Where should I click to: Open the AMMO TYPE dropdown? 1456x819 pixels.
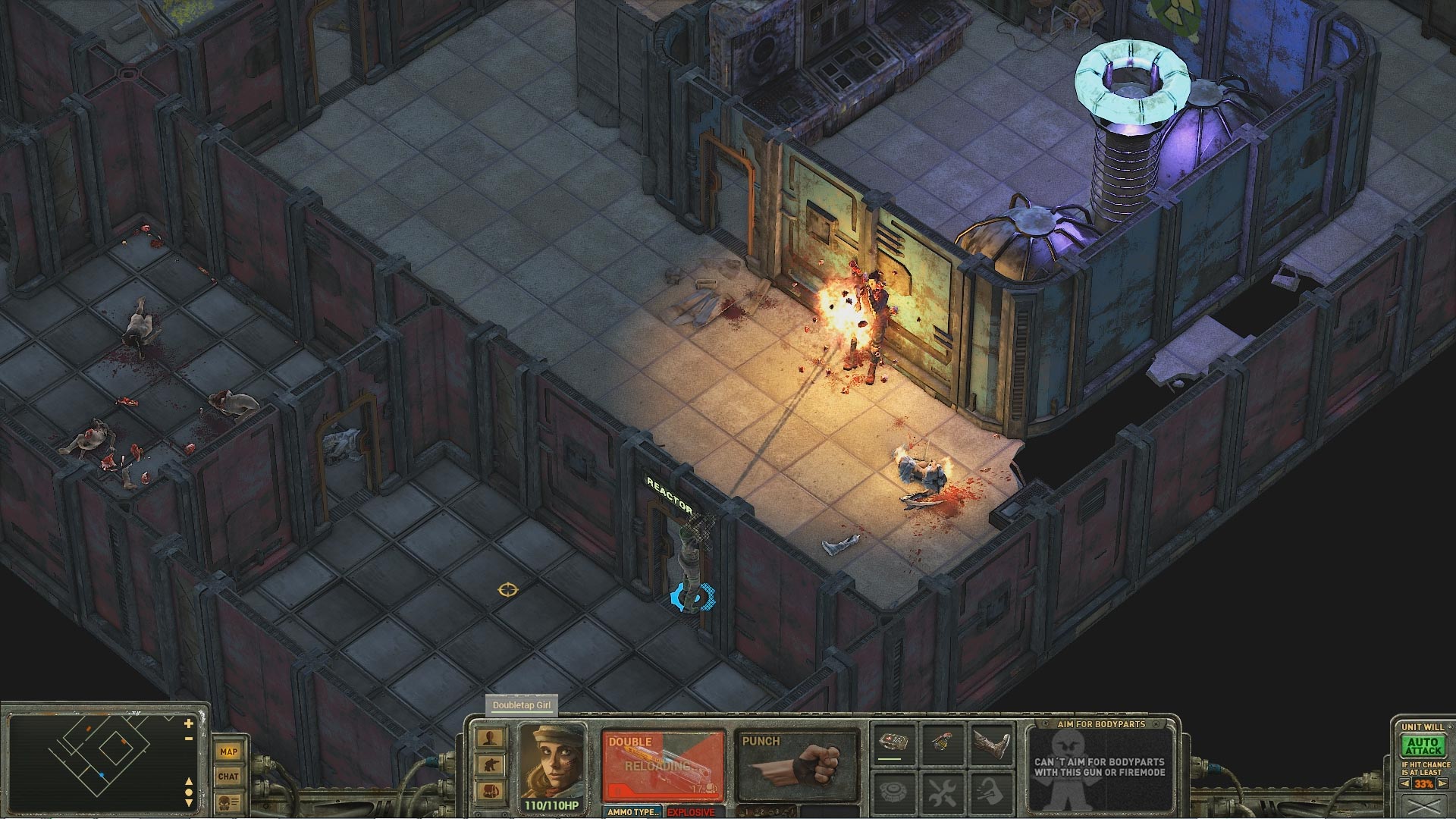pyautogui.click(x=633, y=812)
